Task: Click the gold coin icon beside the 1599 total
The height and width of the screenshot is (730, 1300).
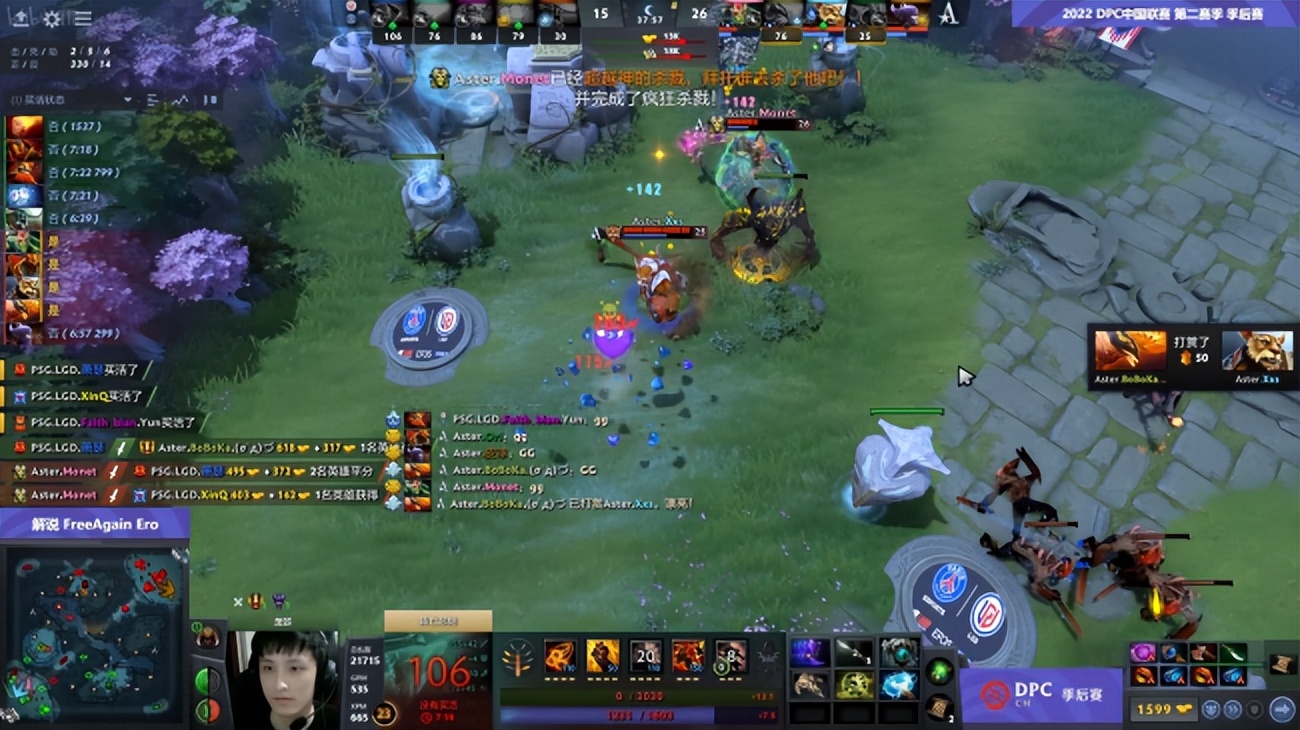Action: coord(1185,708)
